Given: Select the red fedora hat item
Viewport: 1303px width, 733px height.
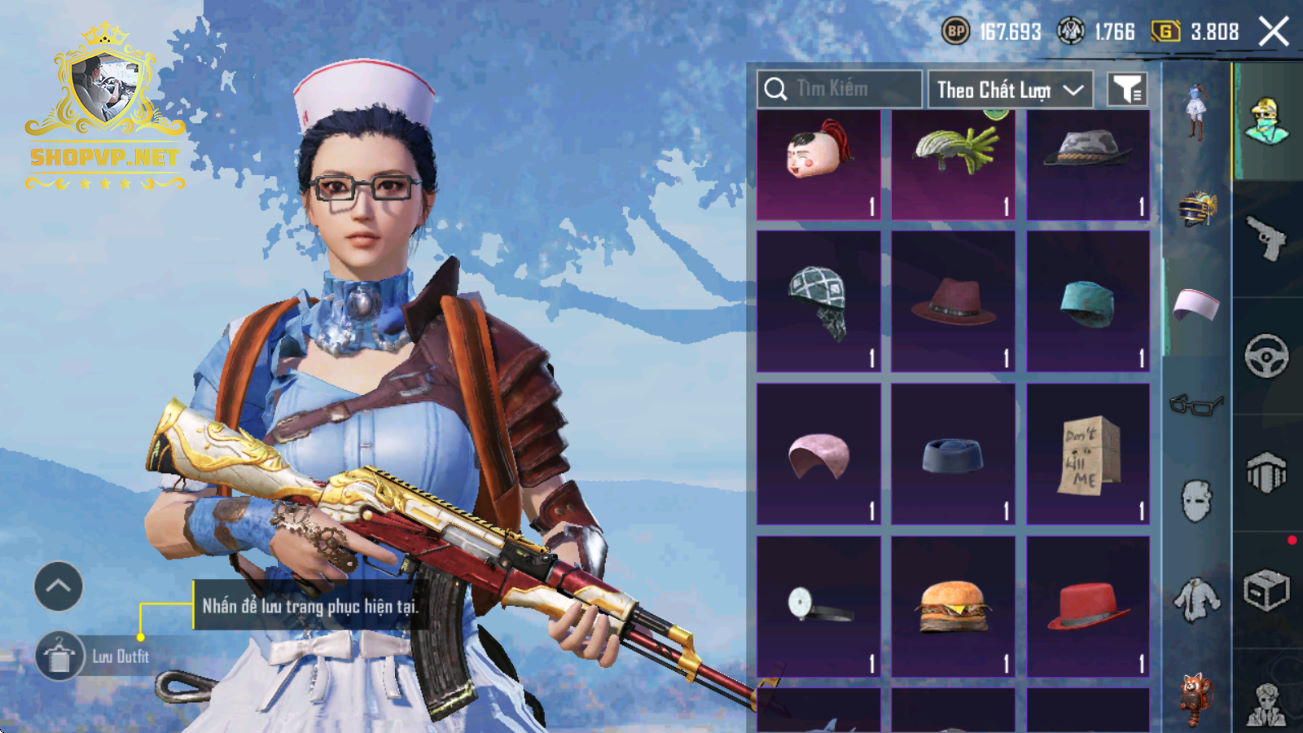Looking at the screenshot, I should [1088, 606].
